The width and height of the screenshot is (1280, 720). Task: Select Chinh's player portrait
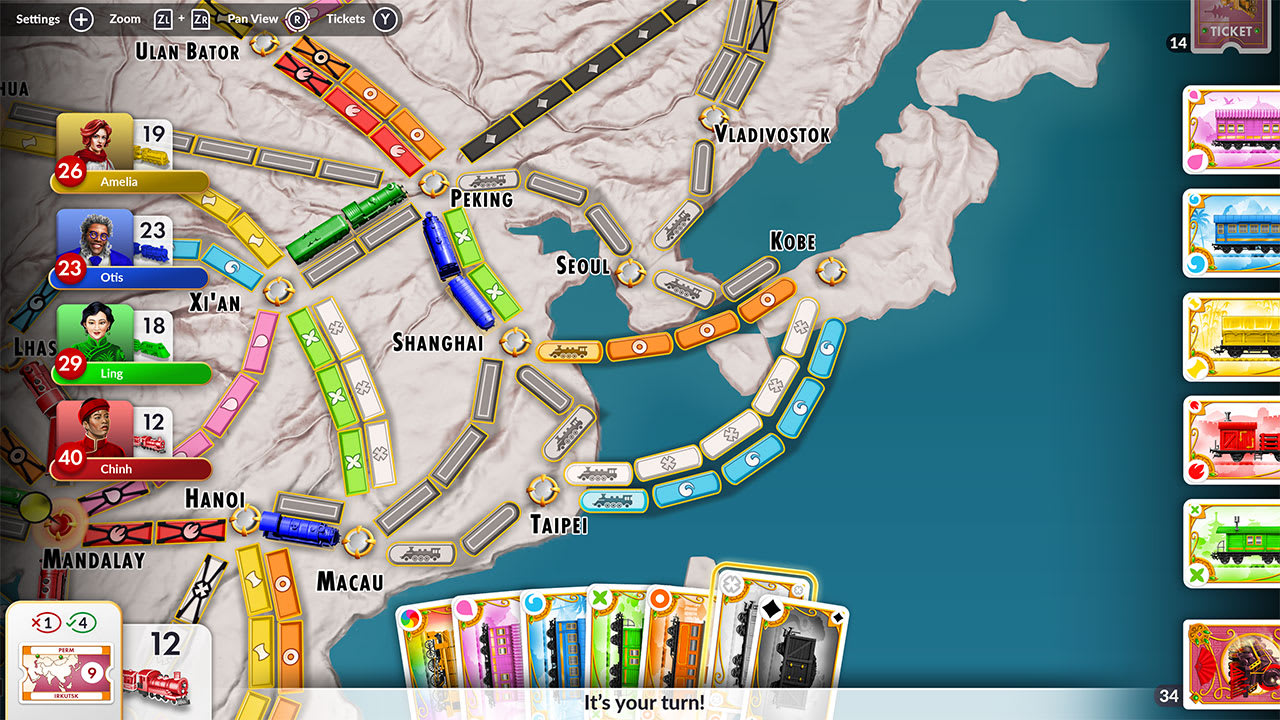tap(95, 430)
